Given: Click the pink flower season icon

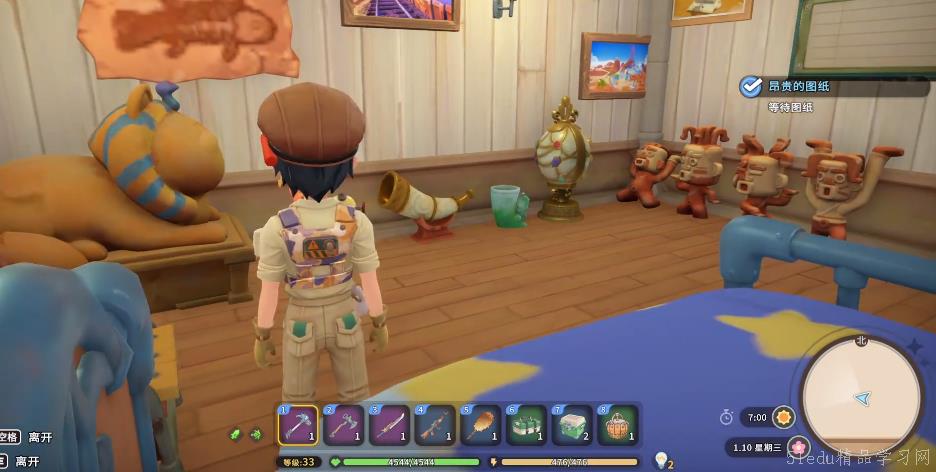Looking at the screenshot, I should [x=798, y=446].
